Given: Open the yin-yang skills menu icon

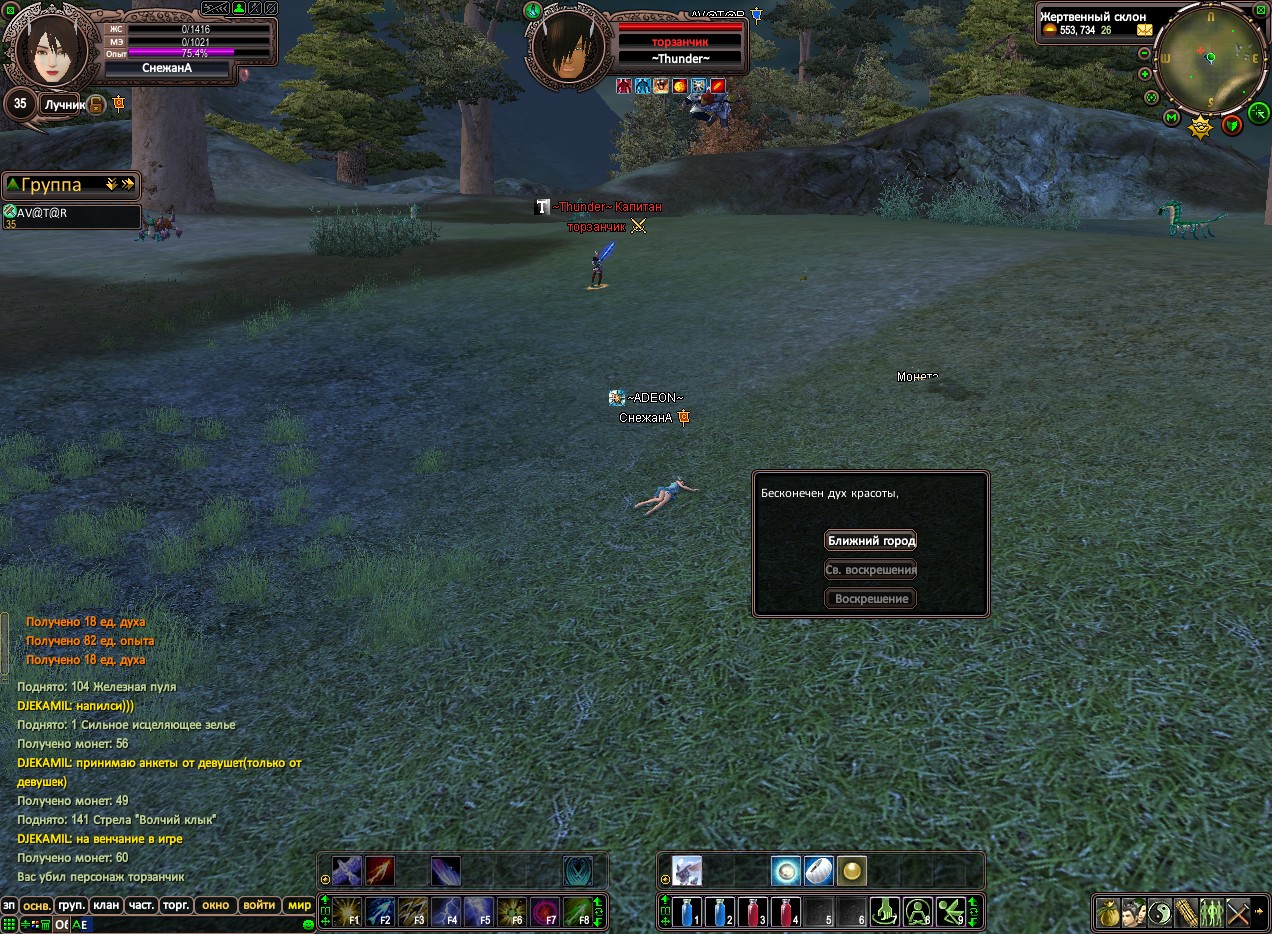Looking at the screenshot, I should tap(1160, 912).
